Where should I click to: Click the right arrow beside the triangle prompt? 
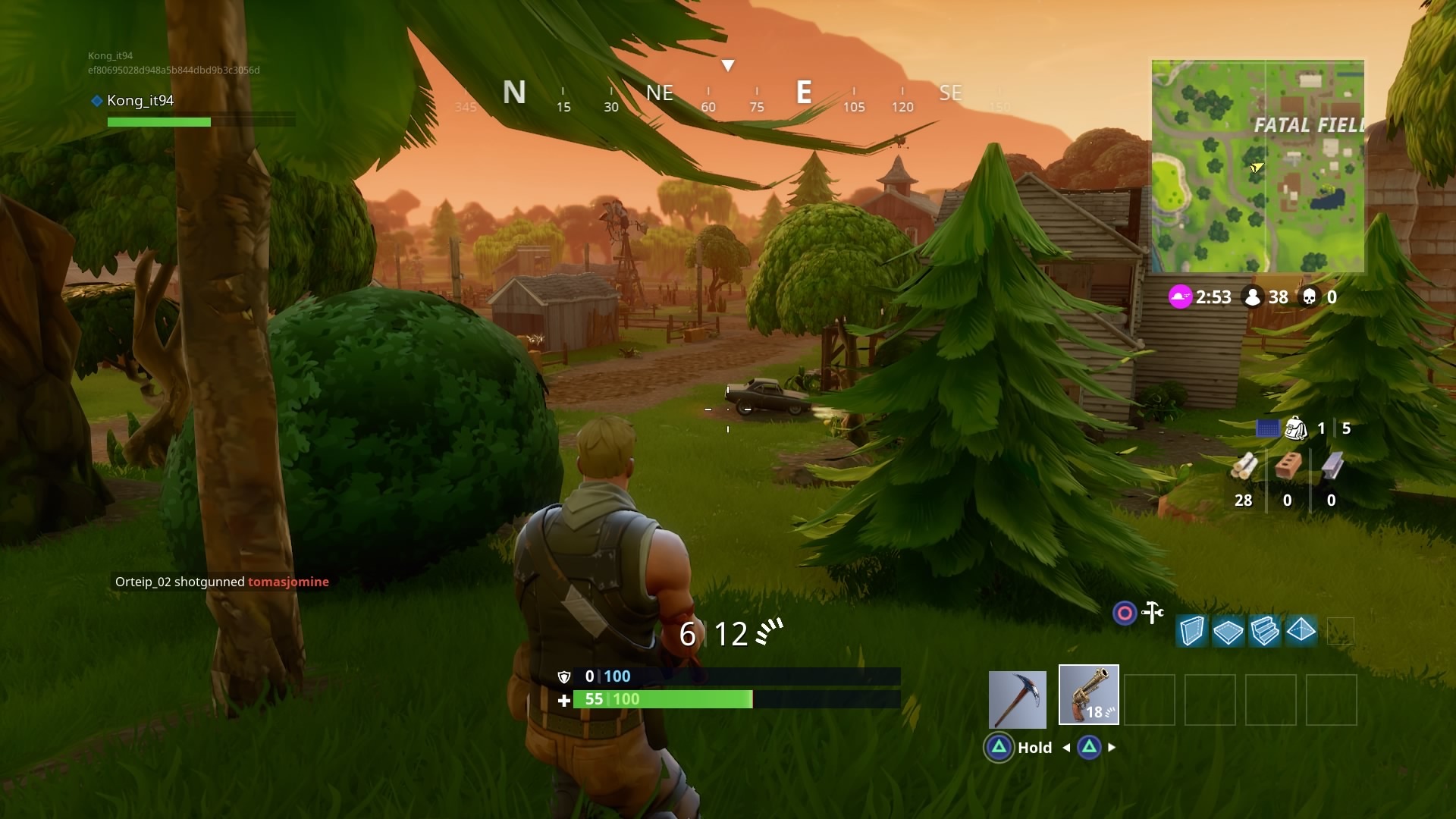tap(1113, 747)
